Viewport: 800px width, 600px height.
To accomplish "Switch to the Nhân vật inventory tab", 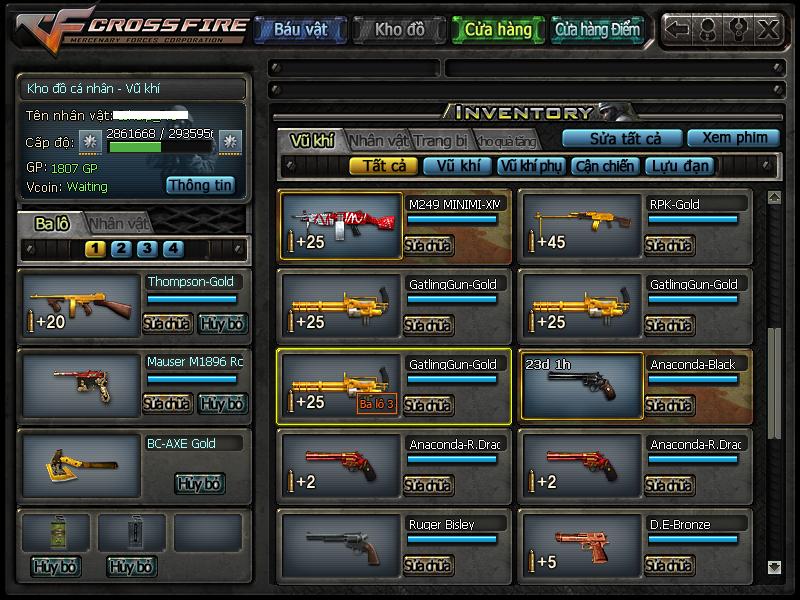I will click(x=380, y=140).
